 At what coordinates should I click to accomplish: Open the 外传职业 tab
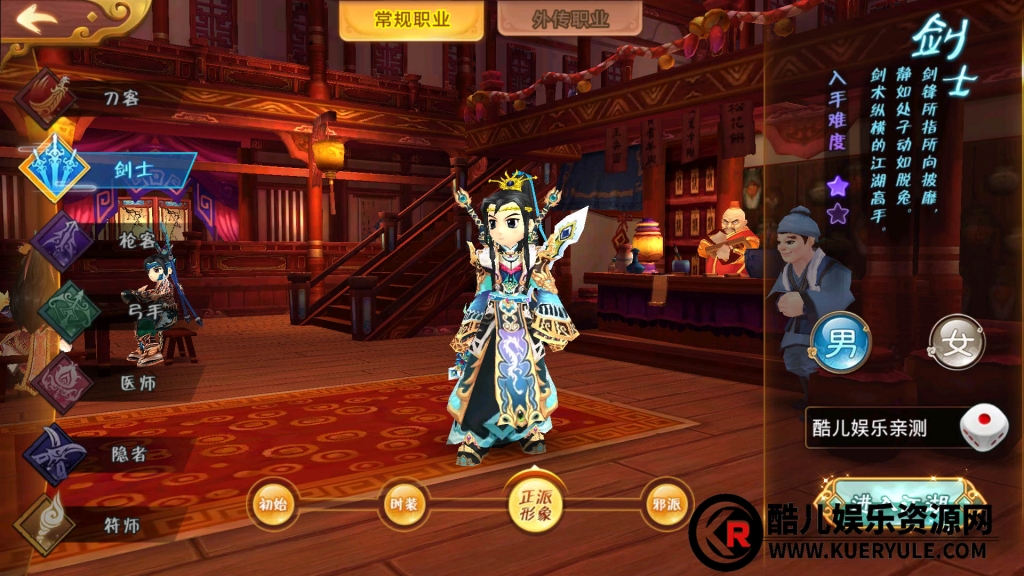[x=569, y=19]
